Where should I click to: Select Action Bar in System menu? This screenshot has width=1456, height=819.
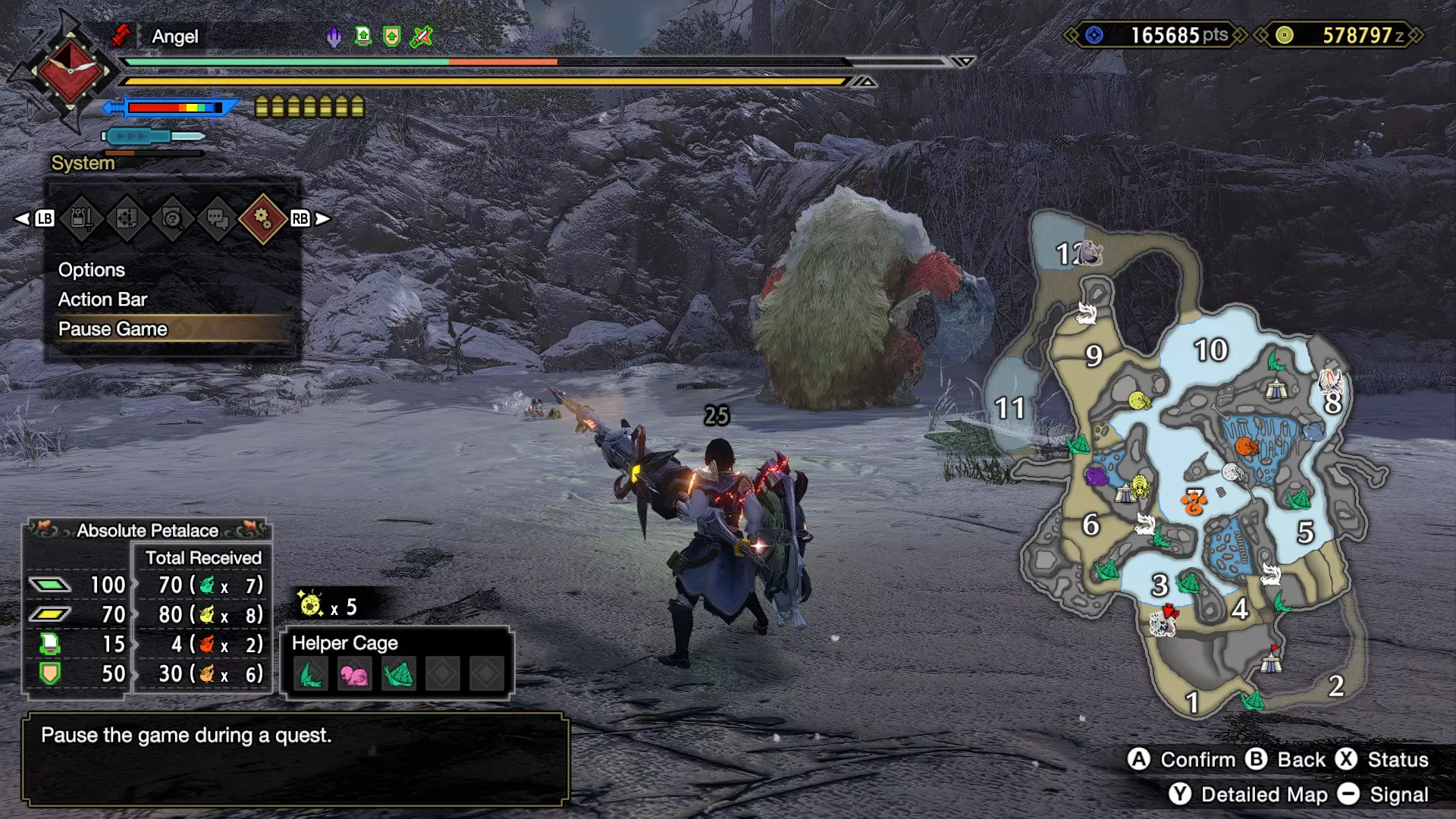(x=102, y=300)
